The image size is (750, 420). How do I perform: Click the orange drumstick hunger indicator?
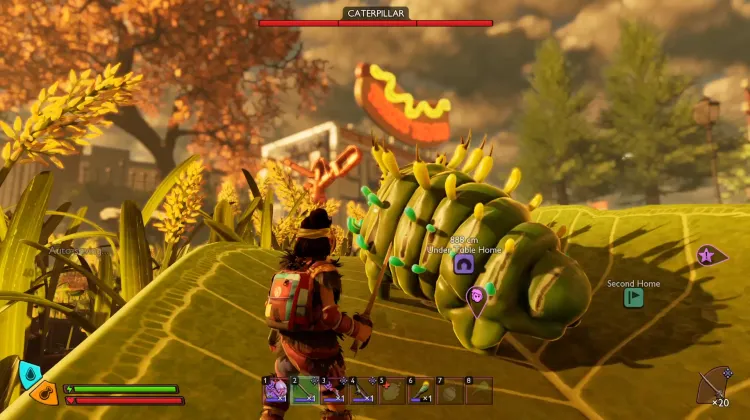(x=45, y=391)
